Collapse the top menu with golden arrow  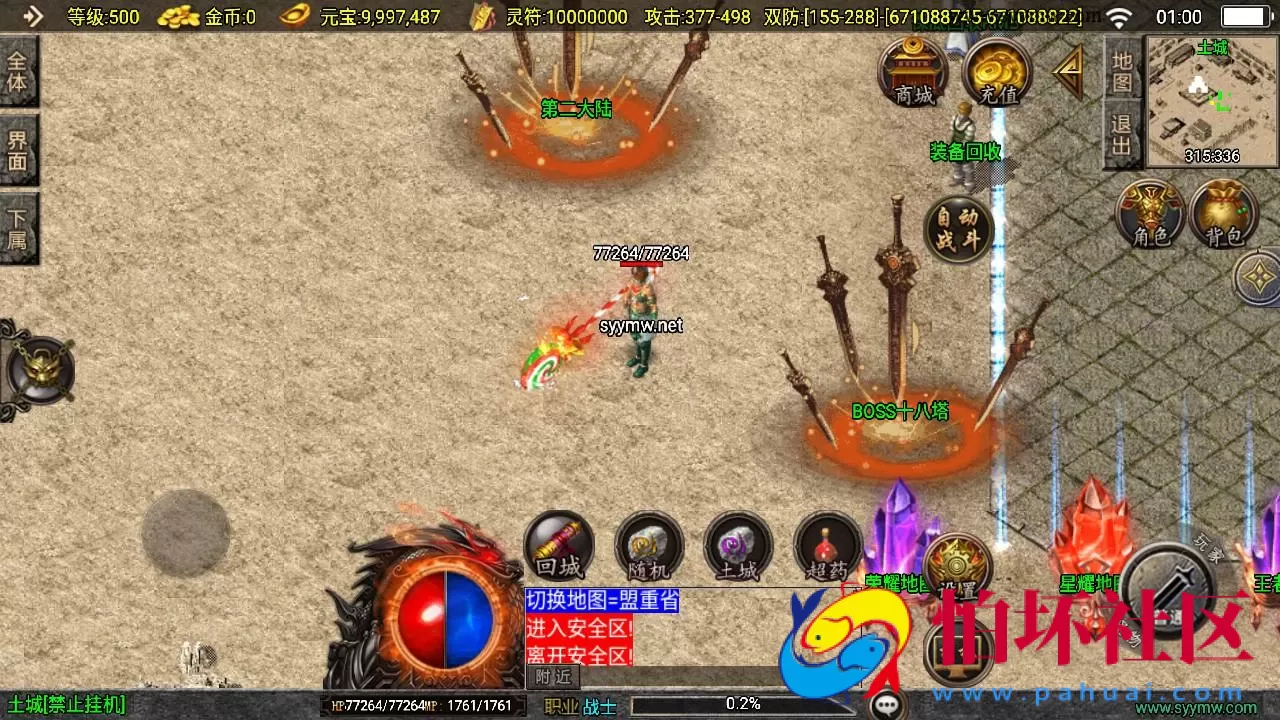pyautogui.click(x=1069, y=72)
